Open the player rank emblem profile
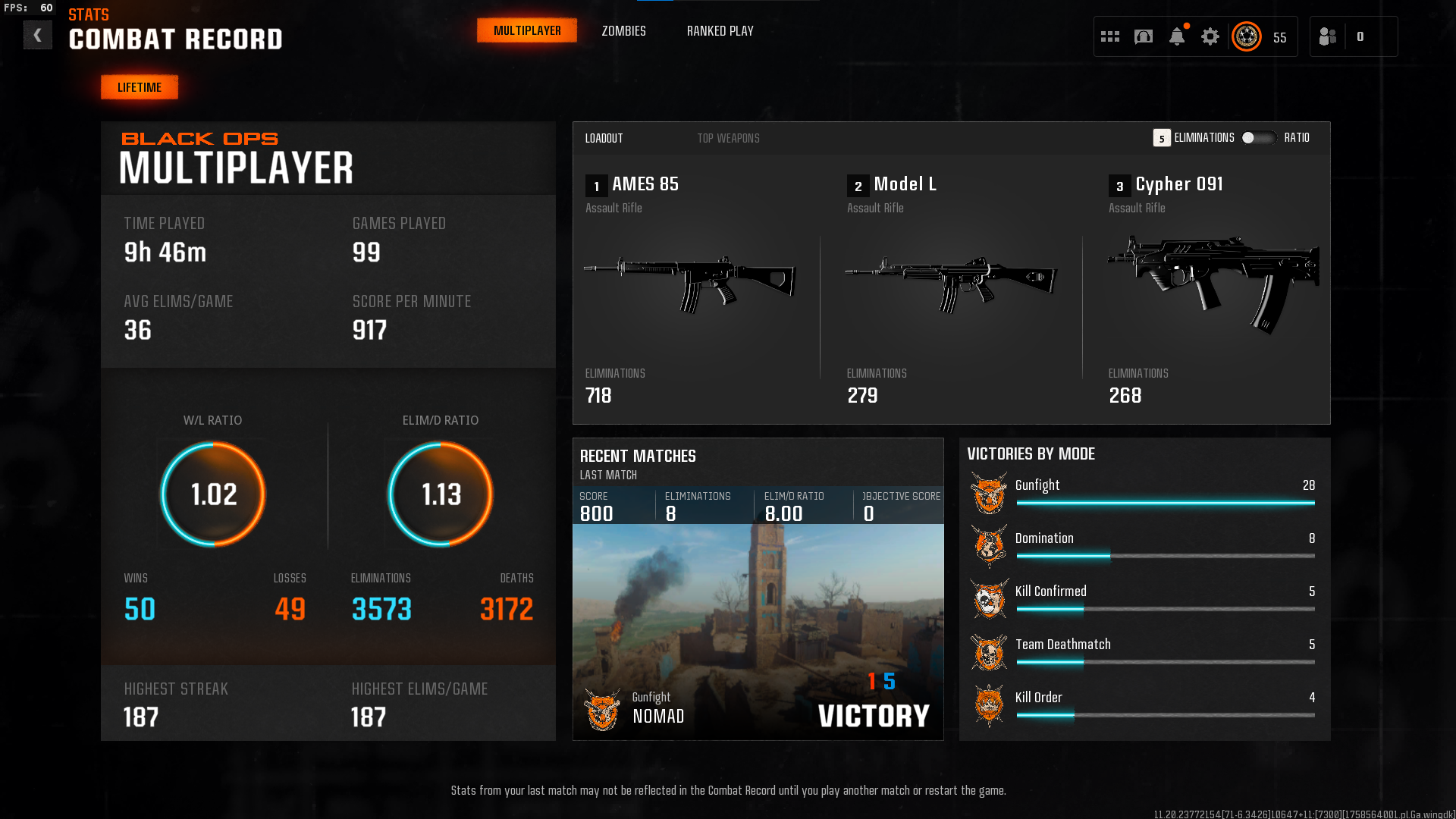Viewport: 1456px width, 819px height. click(1247, 36)
